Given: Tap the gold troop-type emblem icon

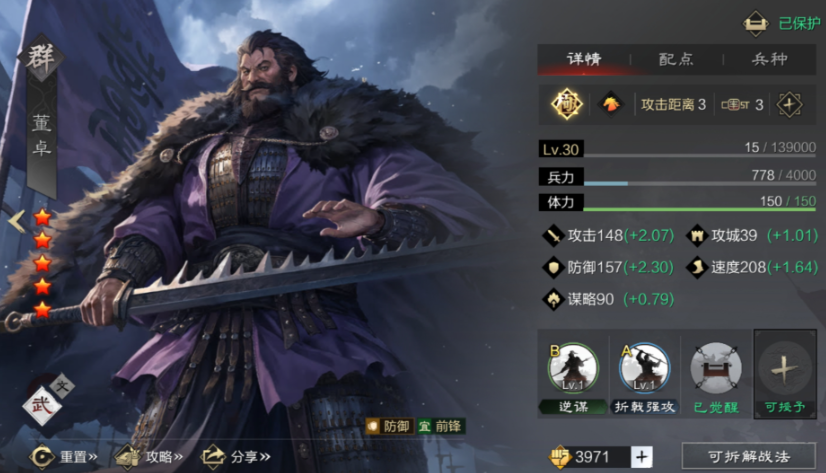Looking at the screenshot, I should [x=565, y=103].
